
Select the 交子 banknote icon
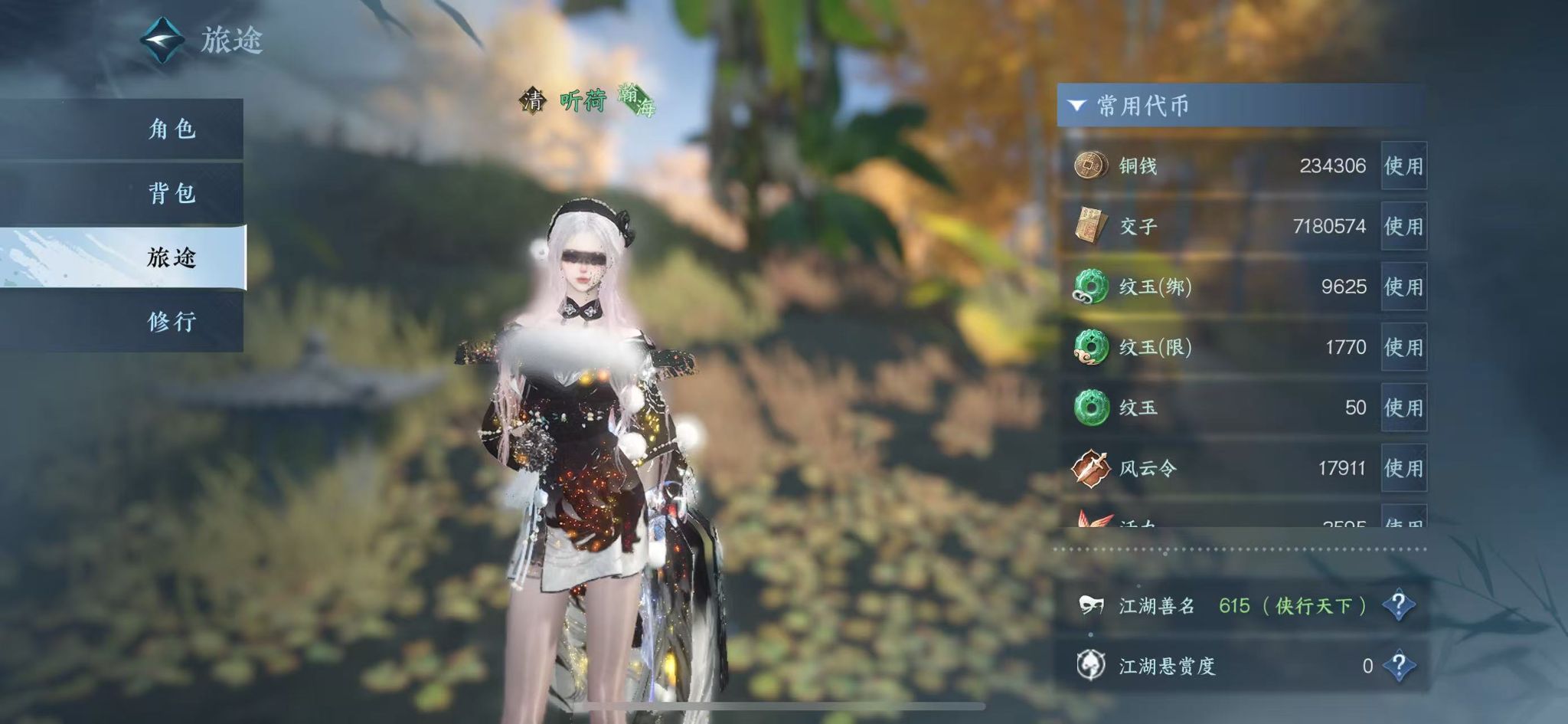pyautogui.click(x=1090, y=226)
